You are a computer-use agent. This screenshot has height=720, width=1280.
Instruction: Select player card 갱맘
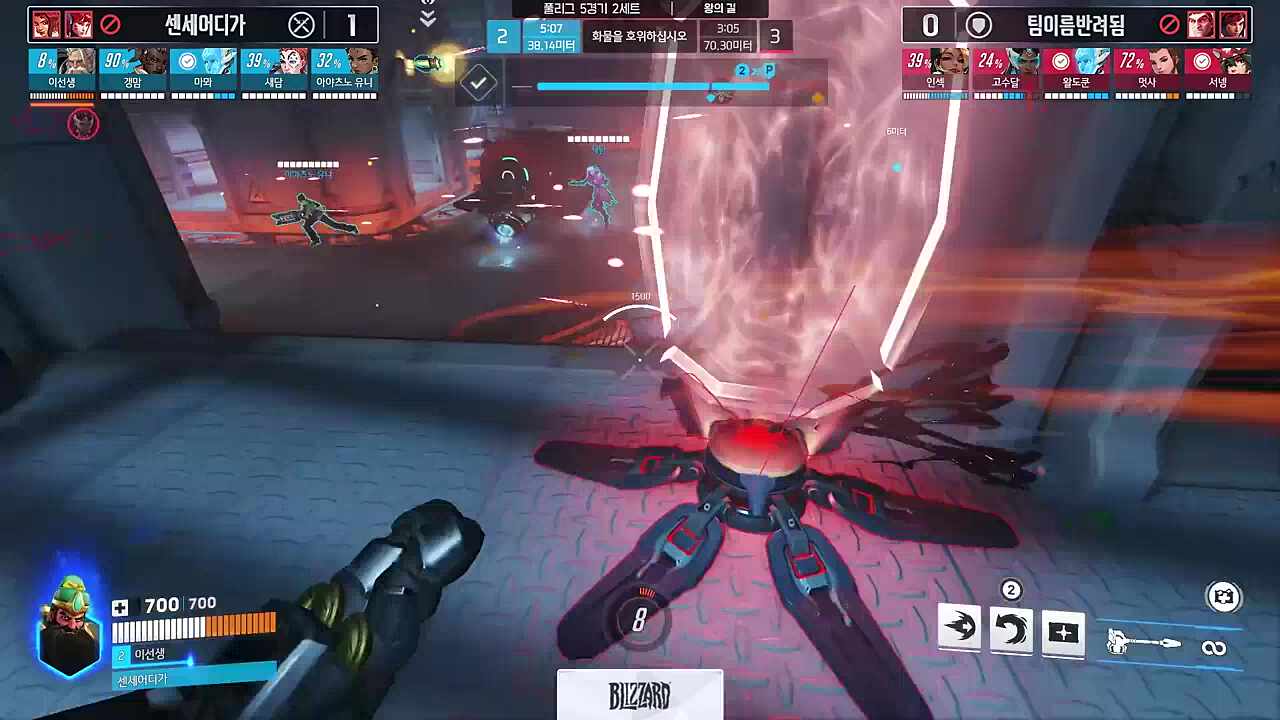133,70
